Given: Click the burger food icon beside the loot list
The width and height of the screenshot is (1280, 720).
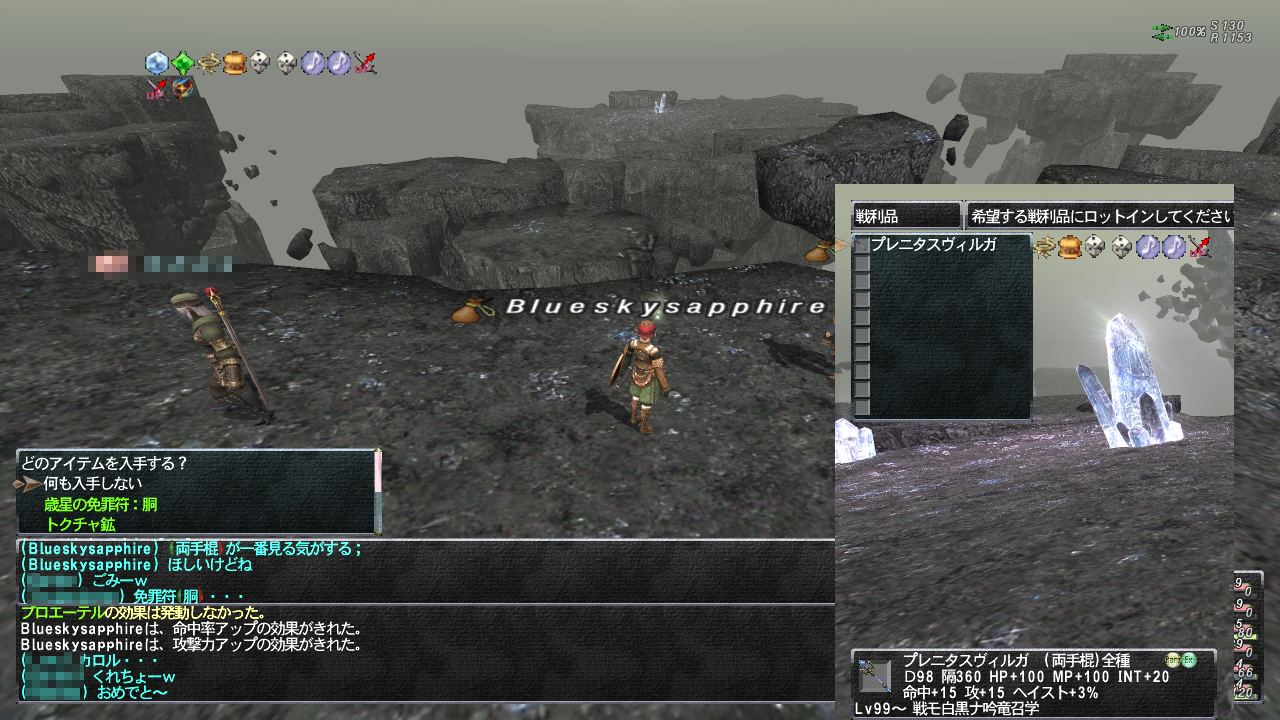Looking at the screenshot, I should (x=1069, y=246).
